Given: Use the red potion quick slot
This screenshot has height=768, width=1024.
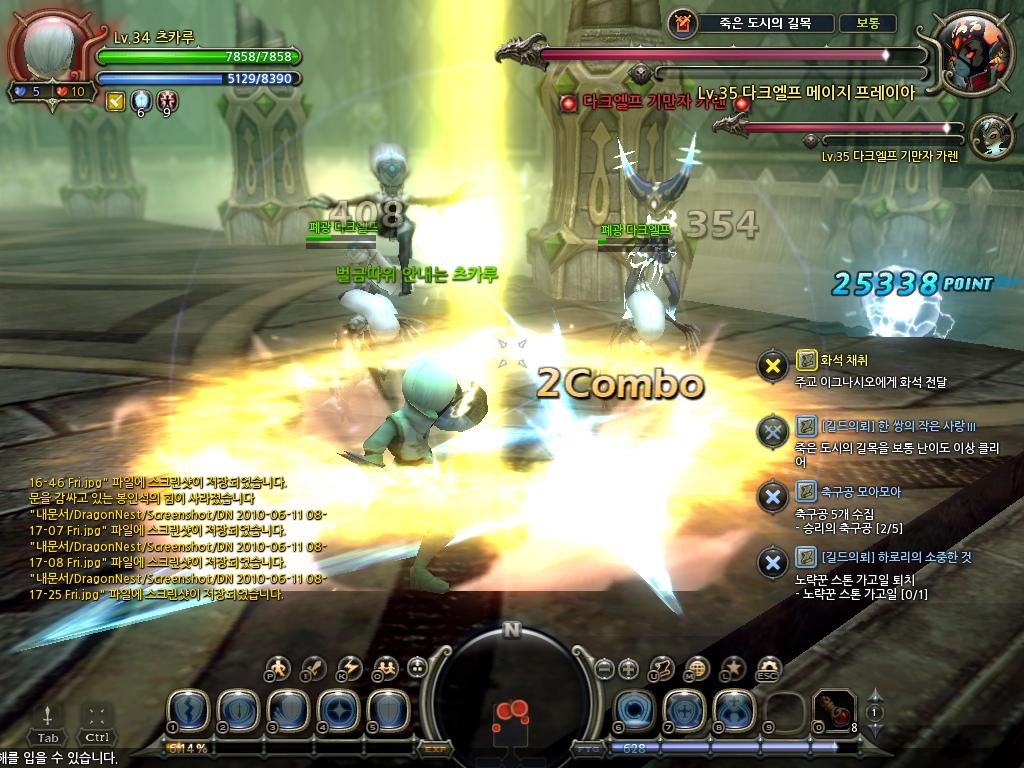Looking at the screenshot, I should (x=830, y=709).
